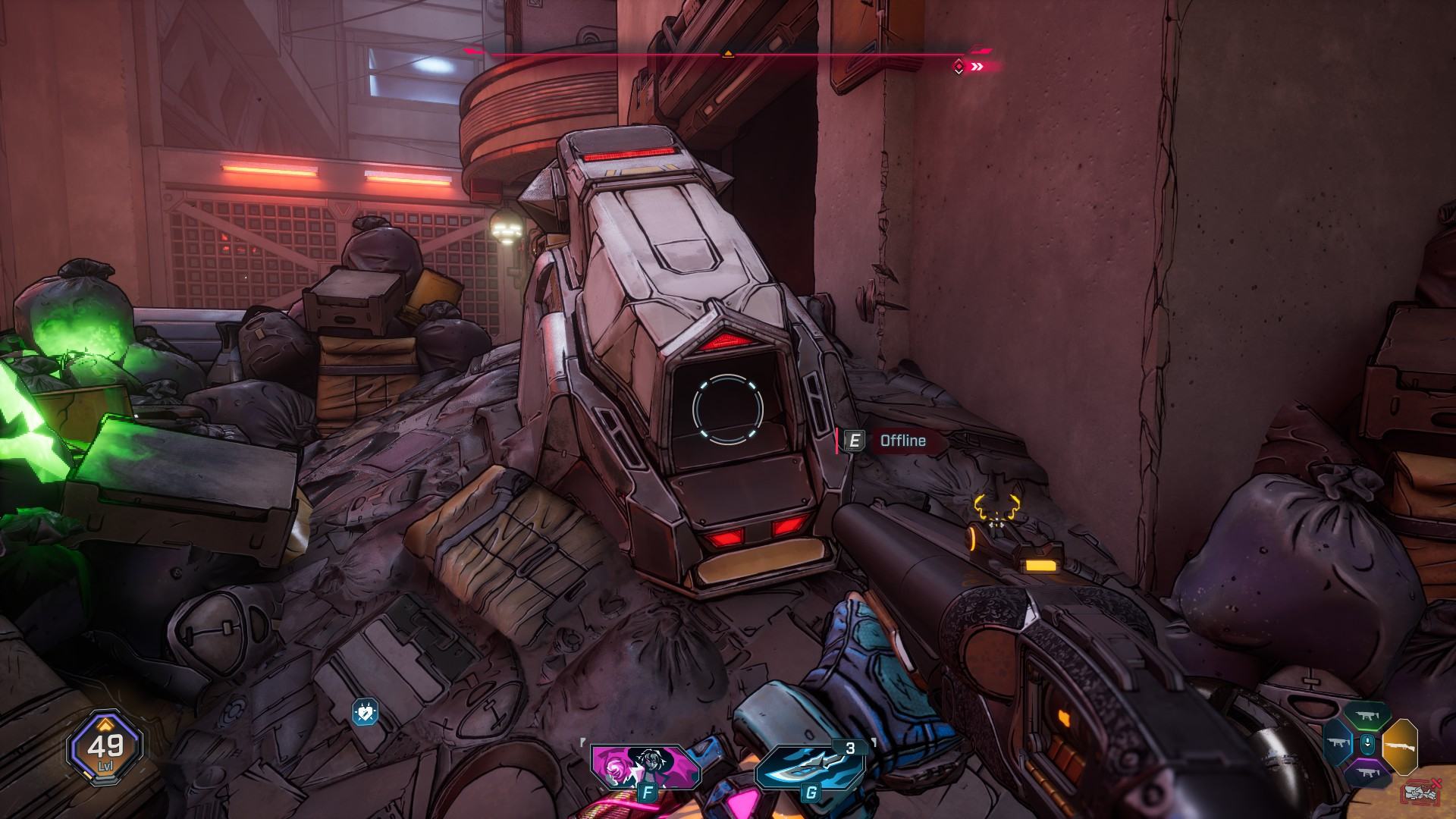
Task: Use the blue throwing knife ordnance
Action: click(x=810, y=767)
